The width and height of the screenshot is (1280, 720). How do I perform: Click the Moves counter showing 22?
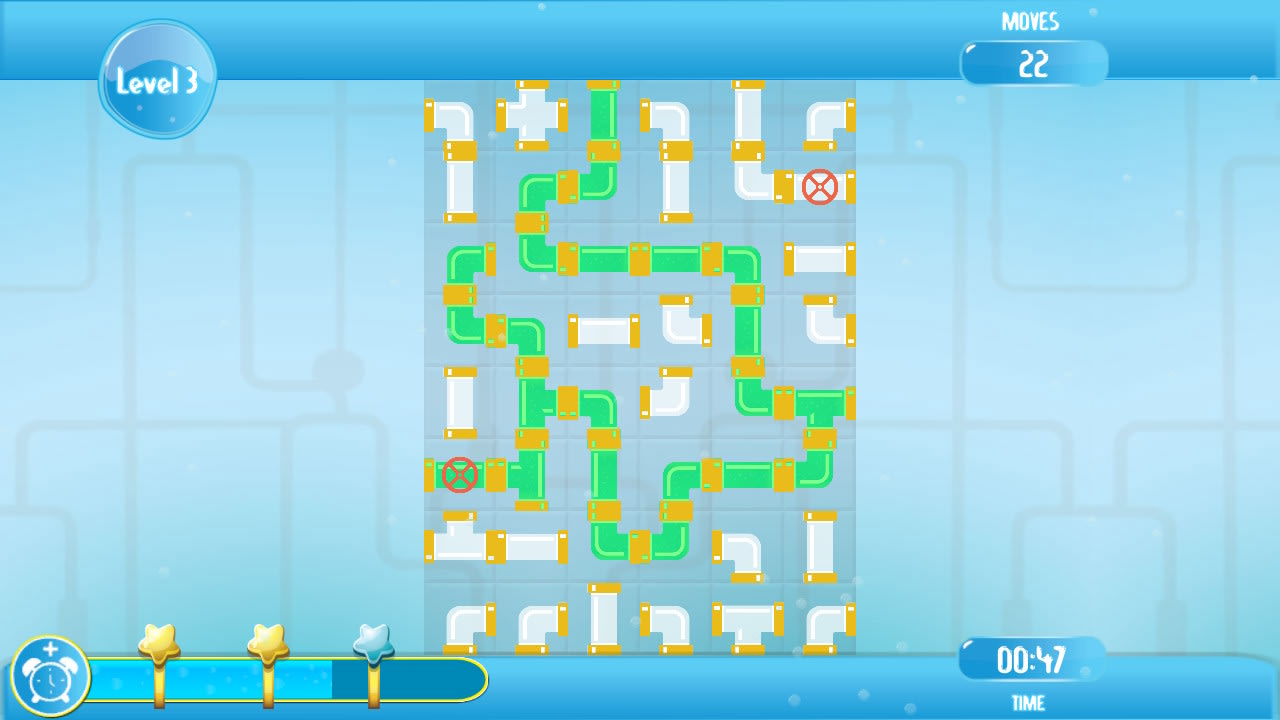(1034, 63)
